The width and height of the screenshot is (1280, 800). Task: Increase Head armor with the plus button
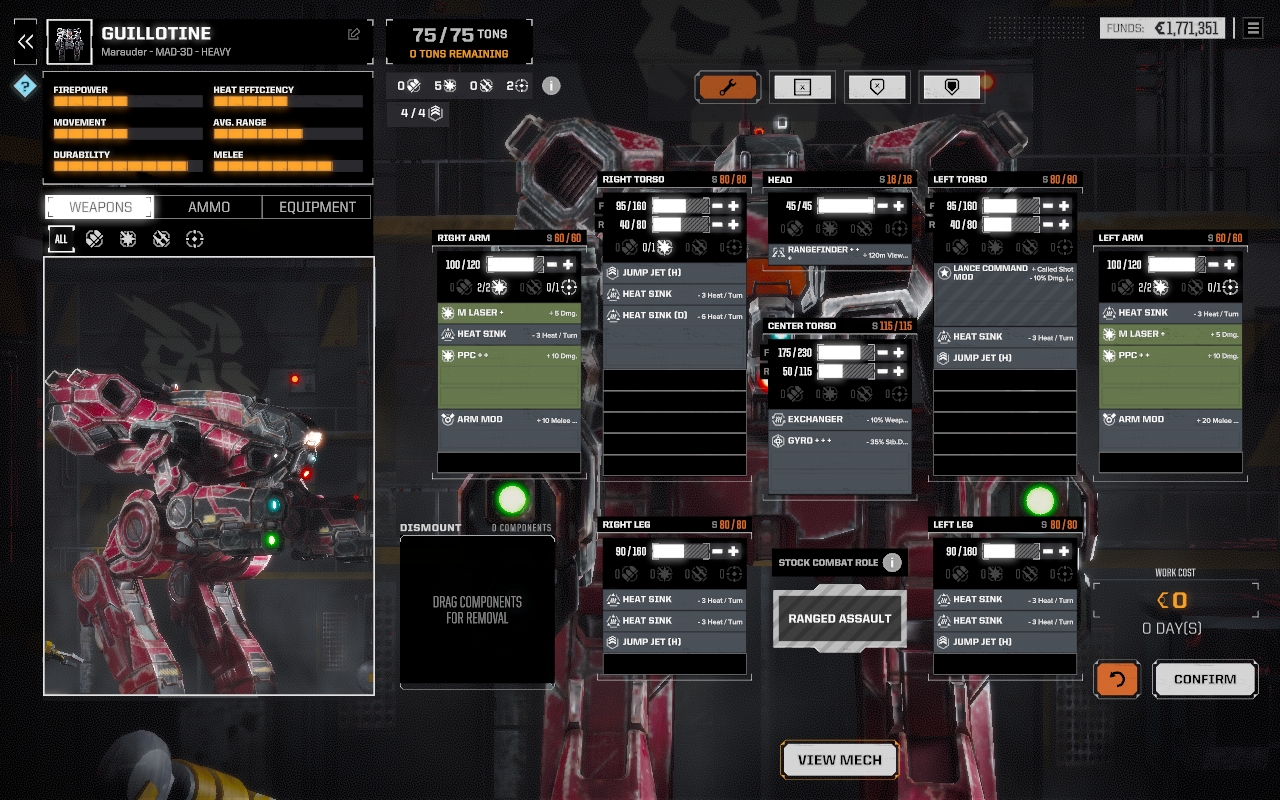pos(899,206)
